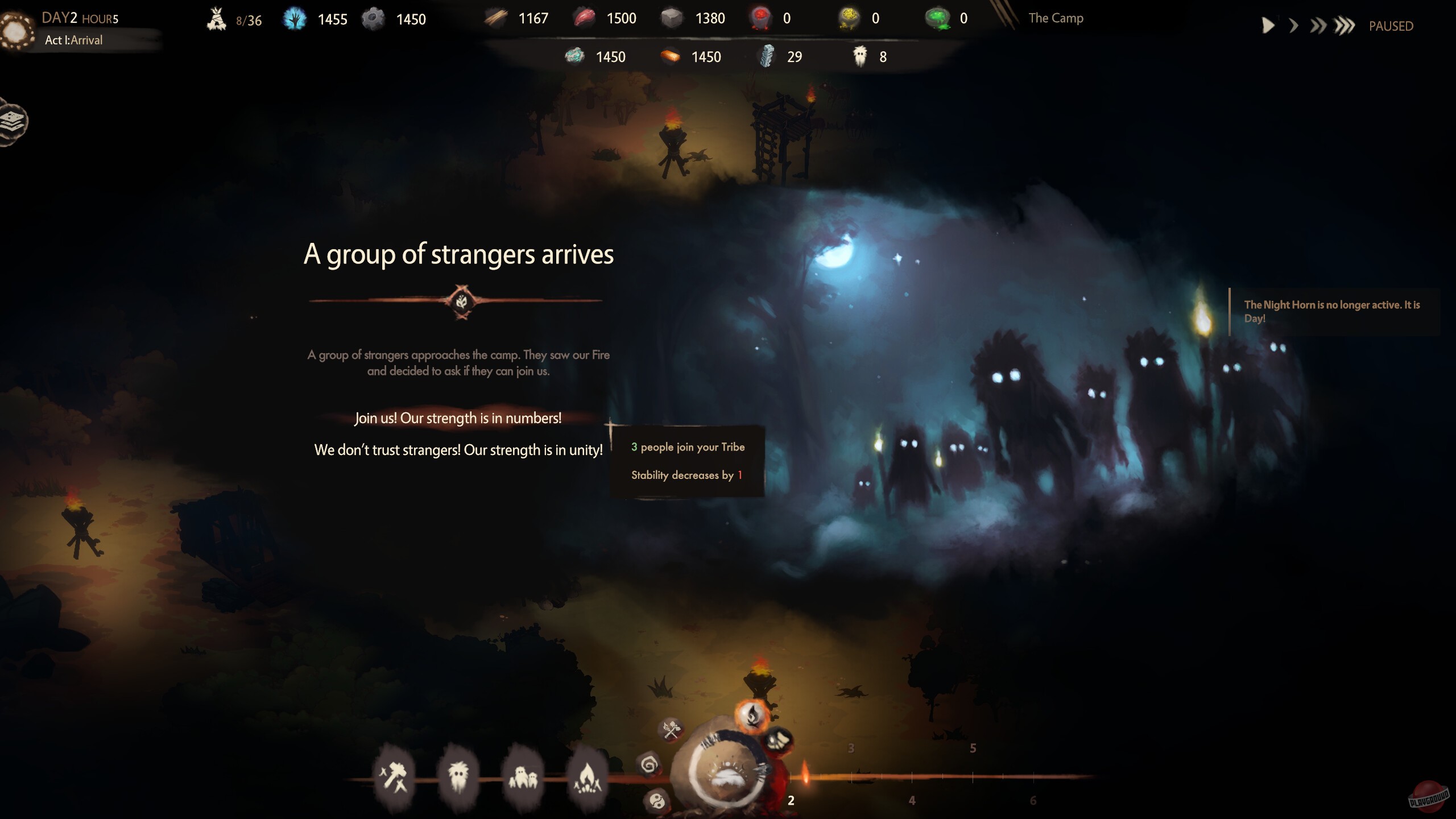Dismiss the Night Horn notification
Viewport: 1456px width, 819px height.
1337,312
